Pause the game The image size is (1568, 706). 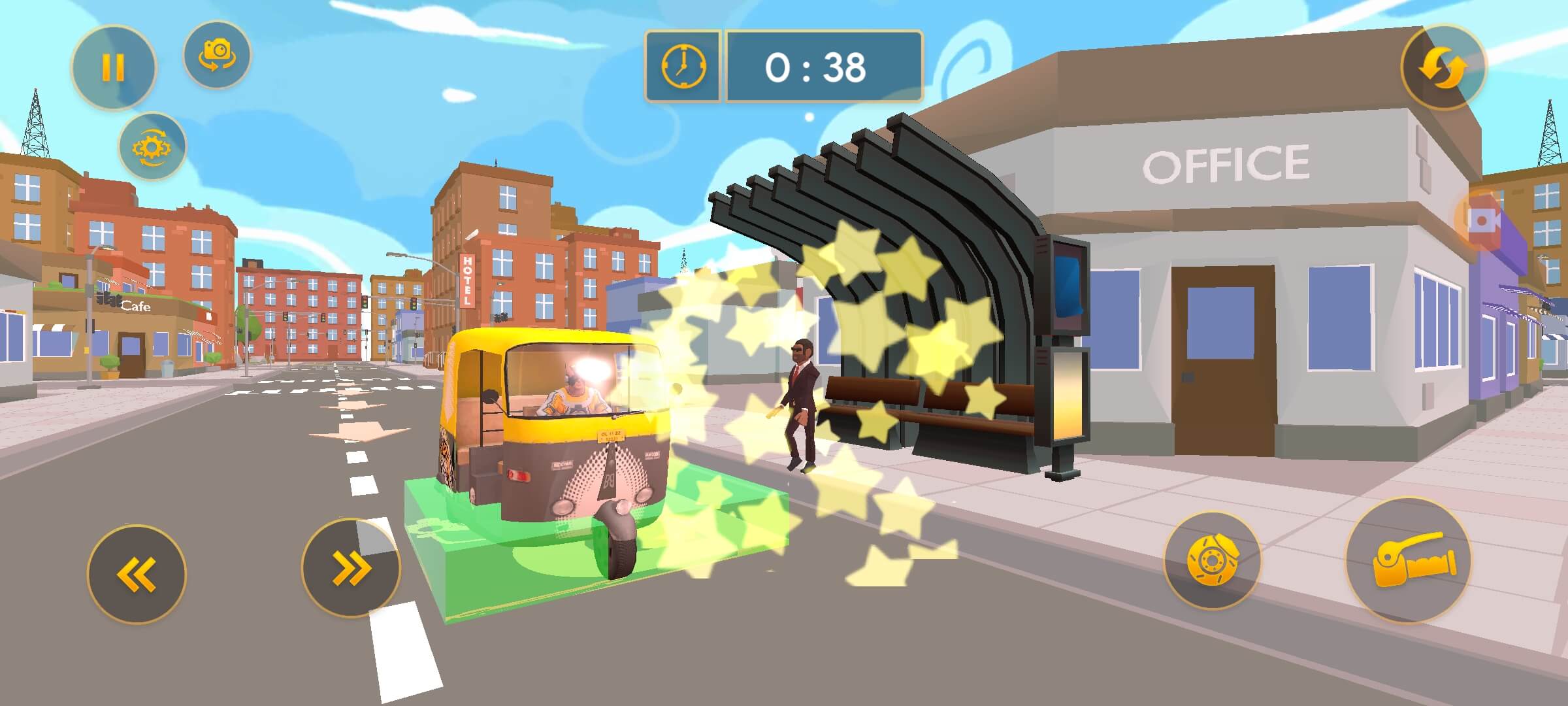pos(113,67)
